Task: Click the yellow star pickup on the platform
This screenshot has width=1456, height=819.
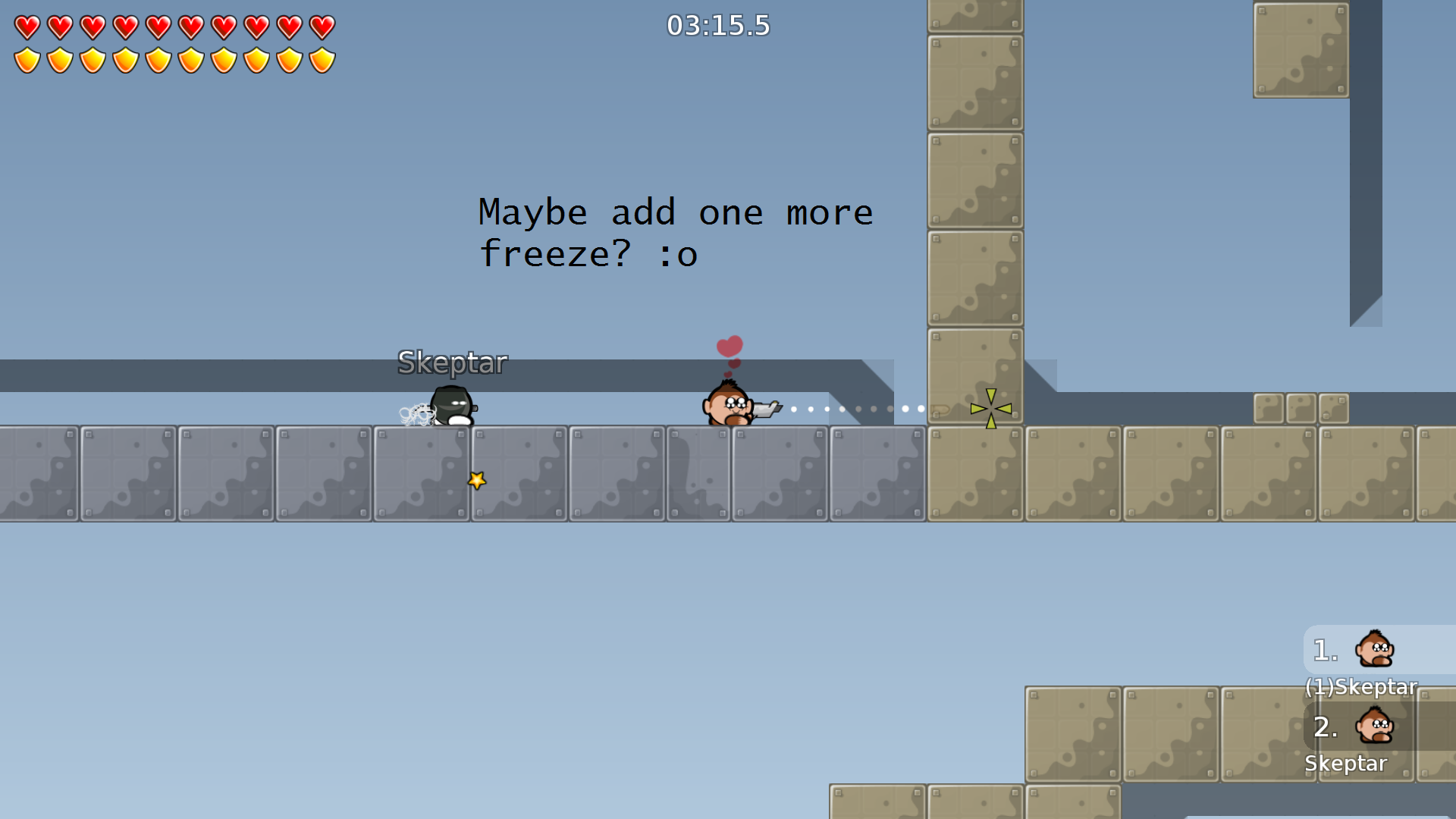Action: 477,479
